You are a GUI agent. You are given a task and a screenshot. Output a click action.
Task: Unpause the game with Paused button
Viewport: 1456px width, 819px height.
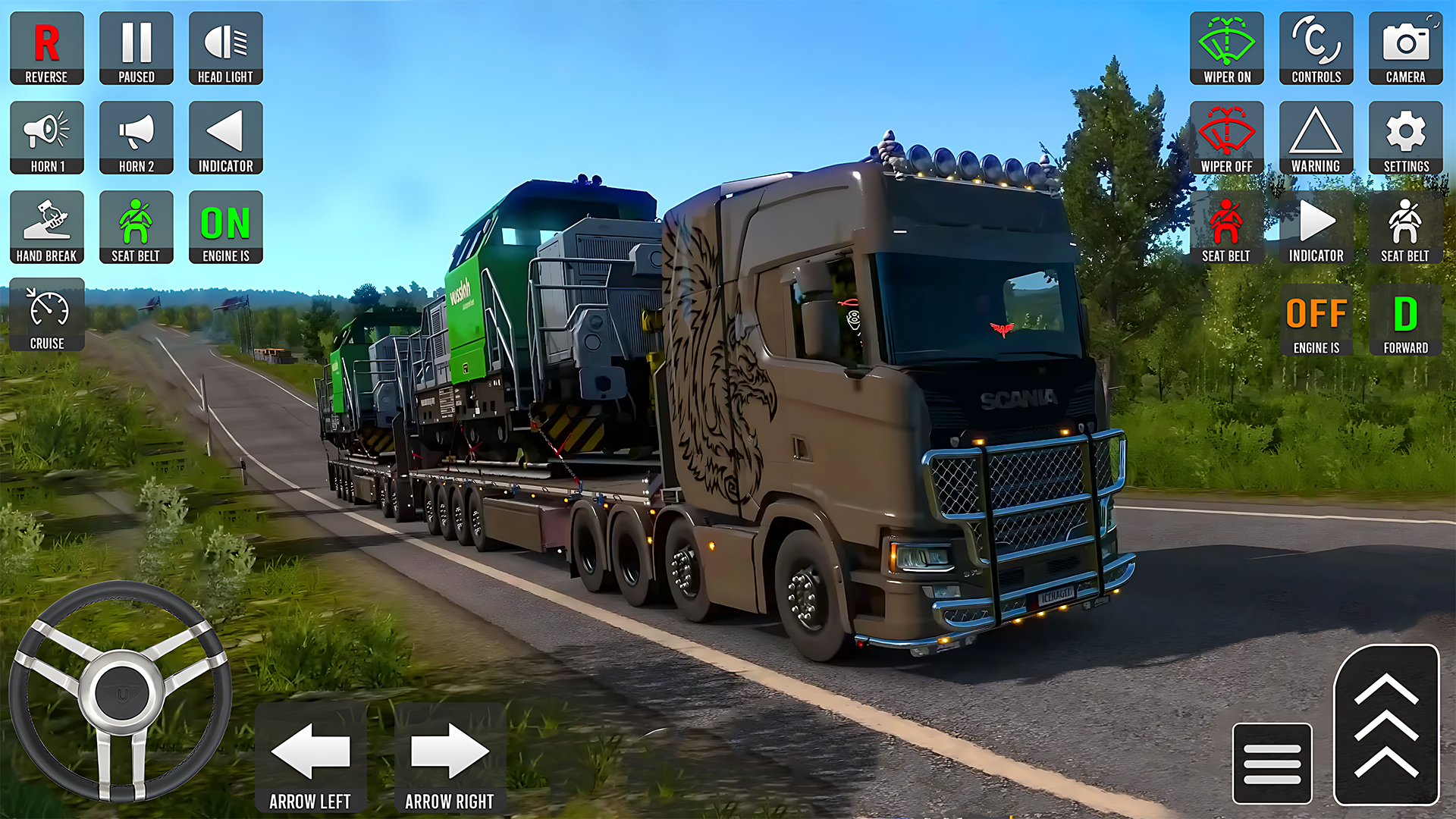click(x=136, y=48)
